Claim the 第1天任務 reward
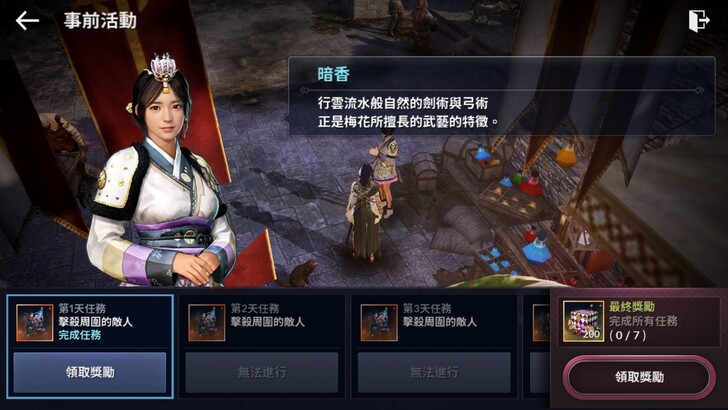 (x=90, y=372)
